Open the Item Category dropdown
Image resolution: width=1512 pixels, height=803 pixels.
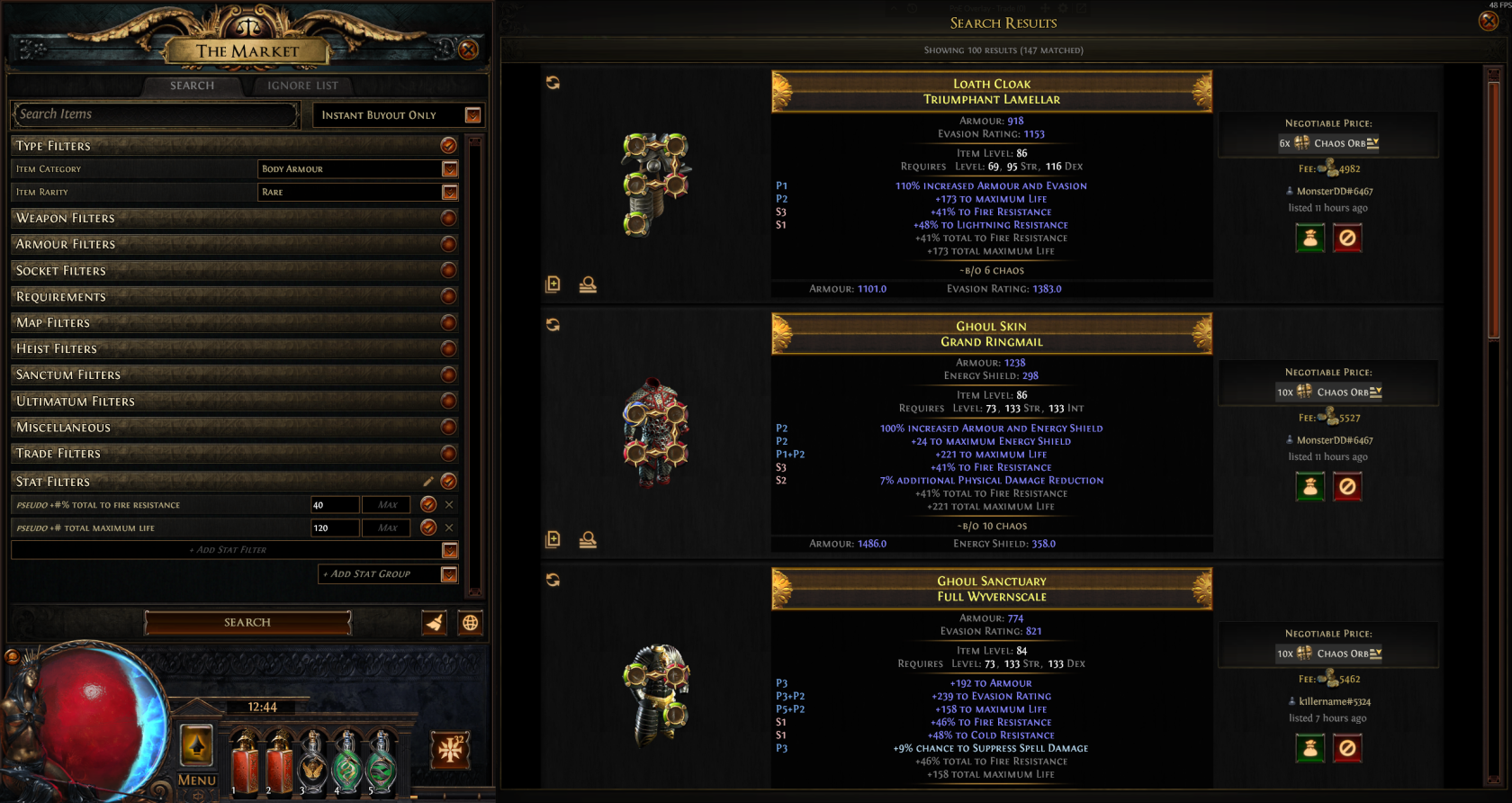450,169
